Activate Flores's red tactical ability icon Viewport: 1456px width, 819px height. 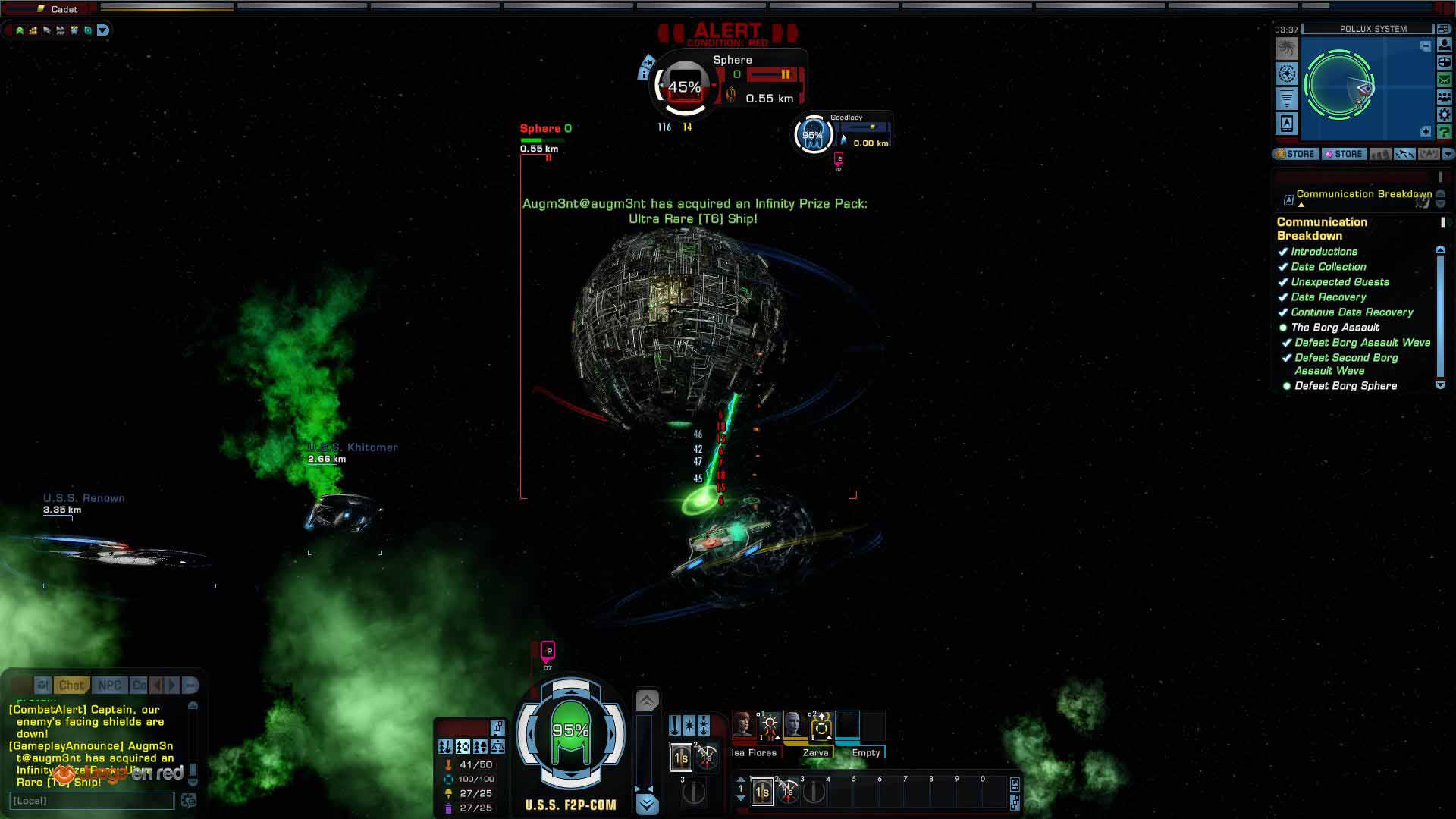[770, 726]
